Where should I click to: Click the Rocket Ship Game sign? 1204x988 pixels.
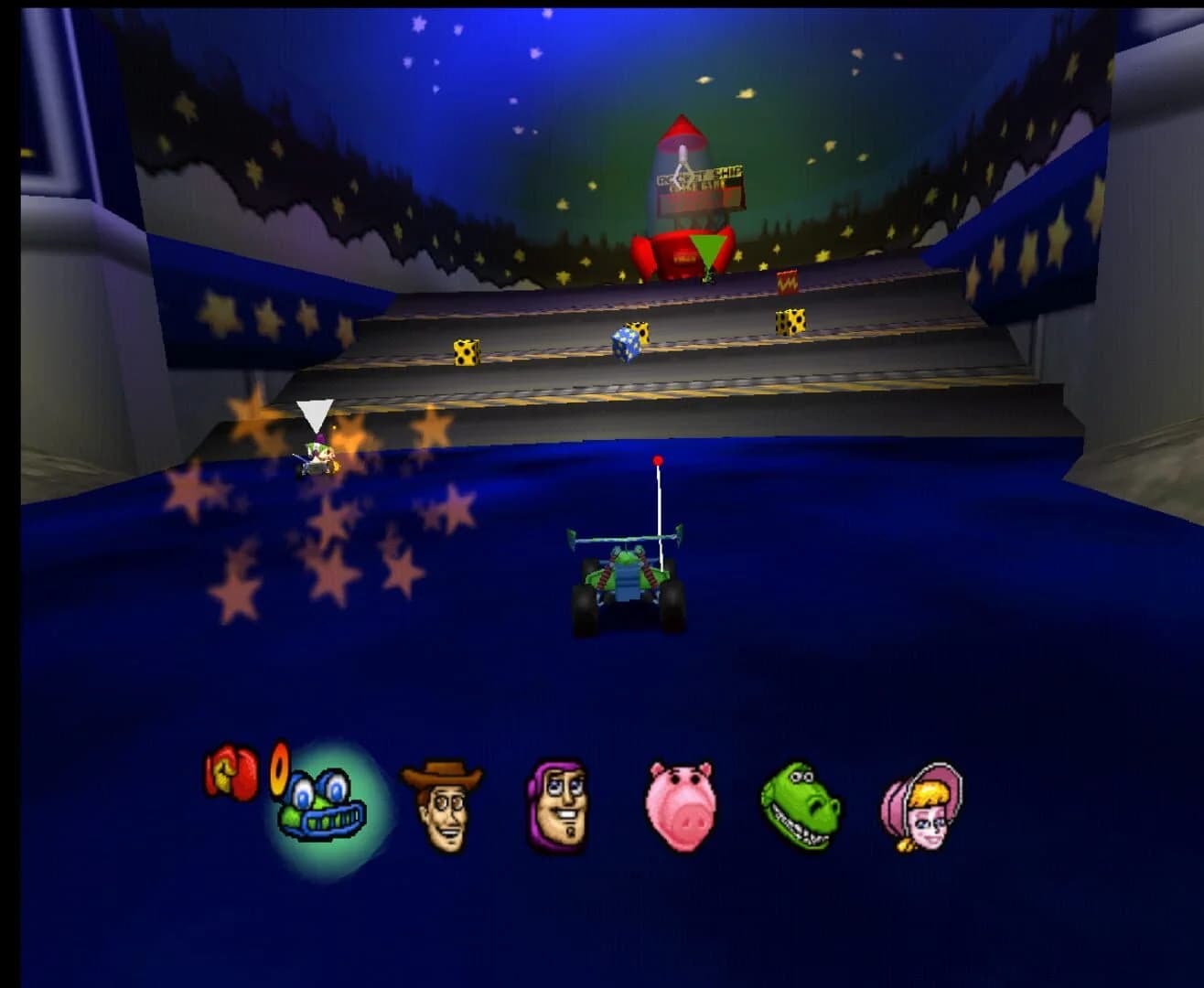point(701,180)
